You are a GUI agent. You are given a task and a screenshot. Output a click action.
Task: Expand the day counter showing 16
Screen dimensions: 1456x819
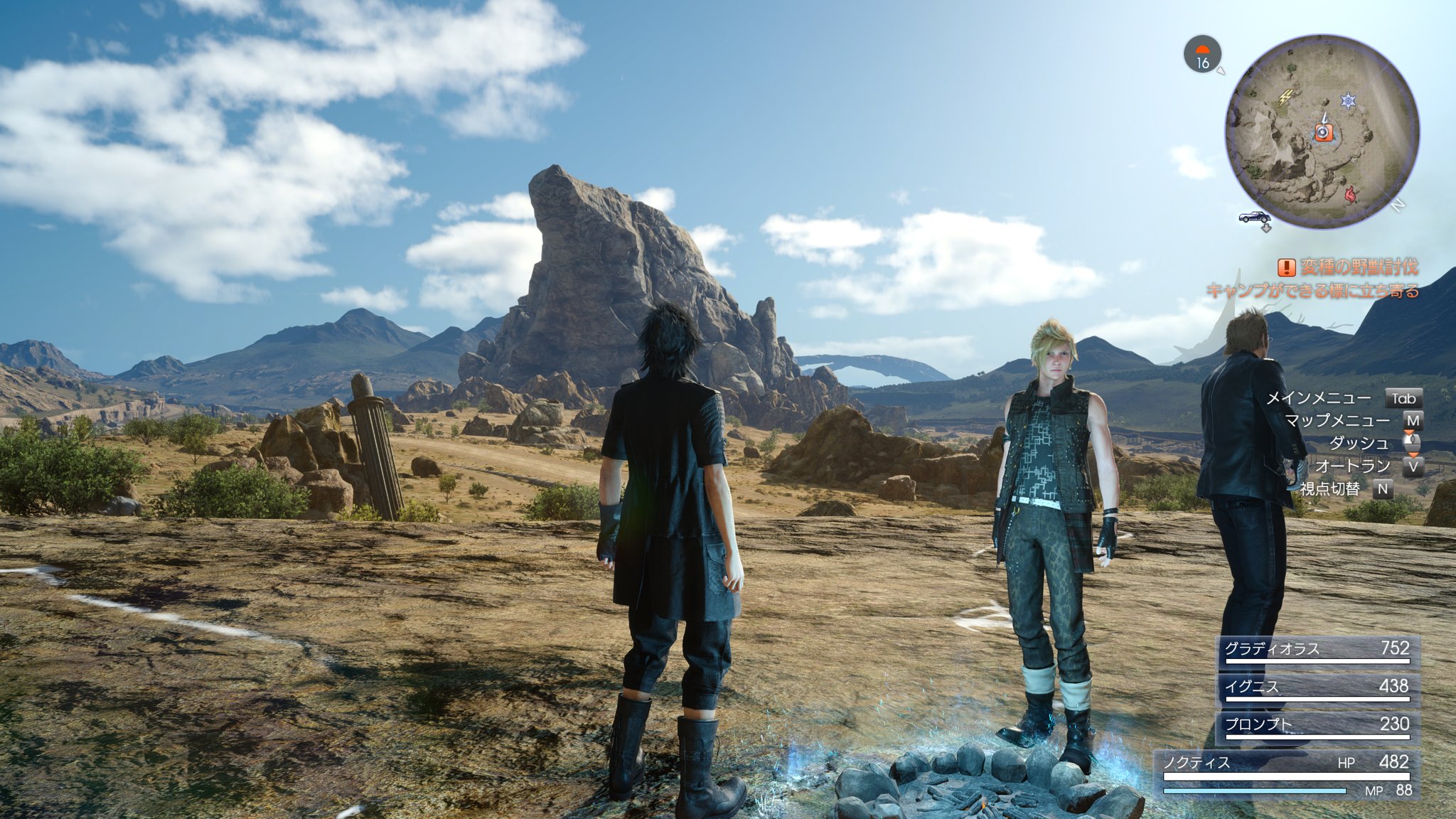(x=1204, y=63)
